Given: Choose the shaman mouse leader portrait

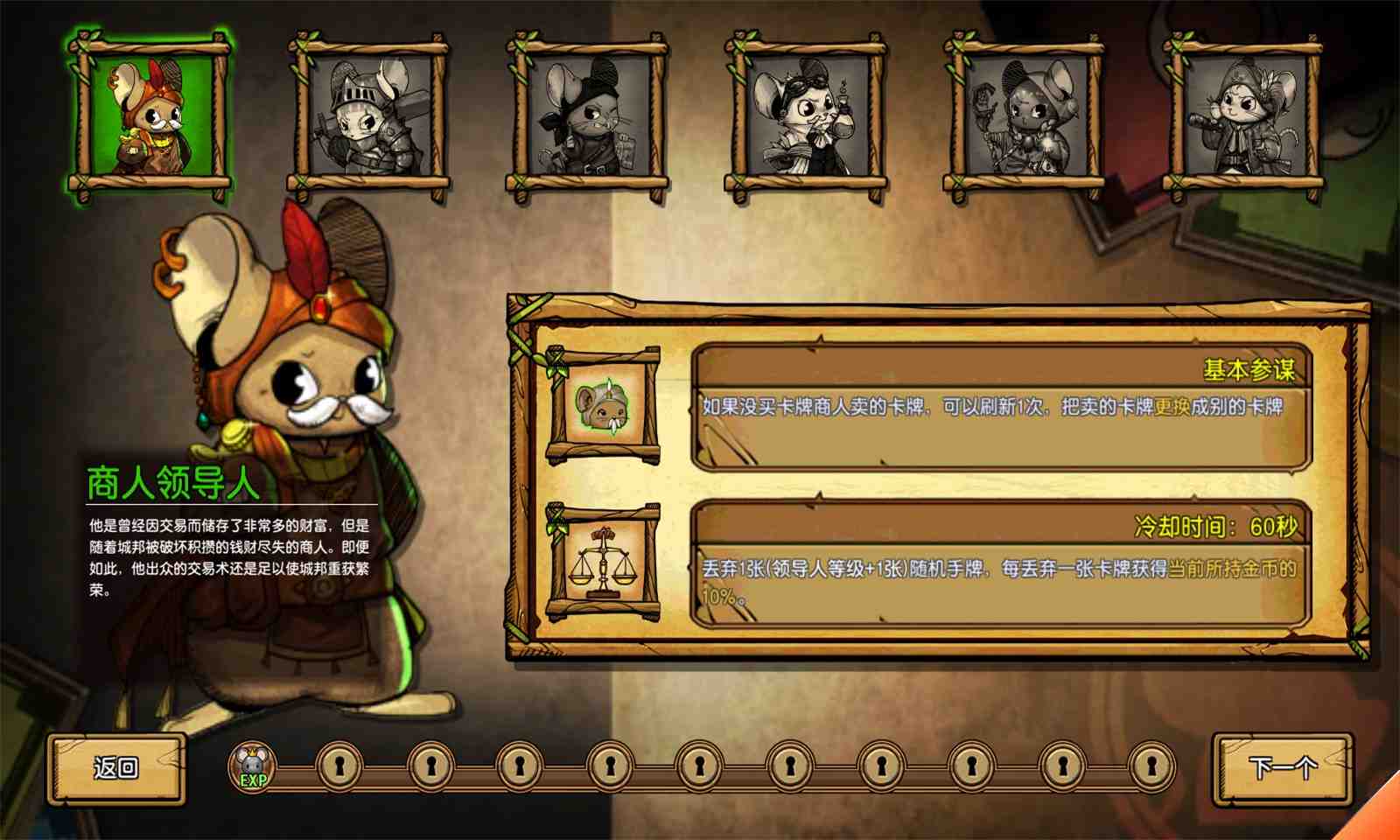Looking at the screenshot, I should coord(1024,116).
